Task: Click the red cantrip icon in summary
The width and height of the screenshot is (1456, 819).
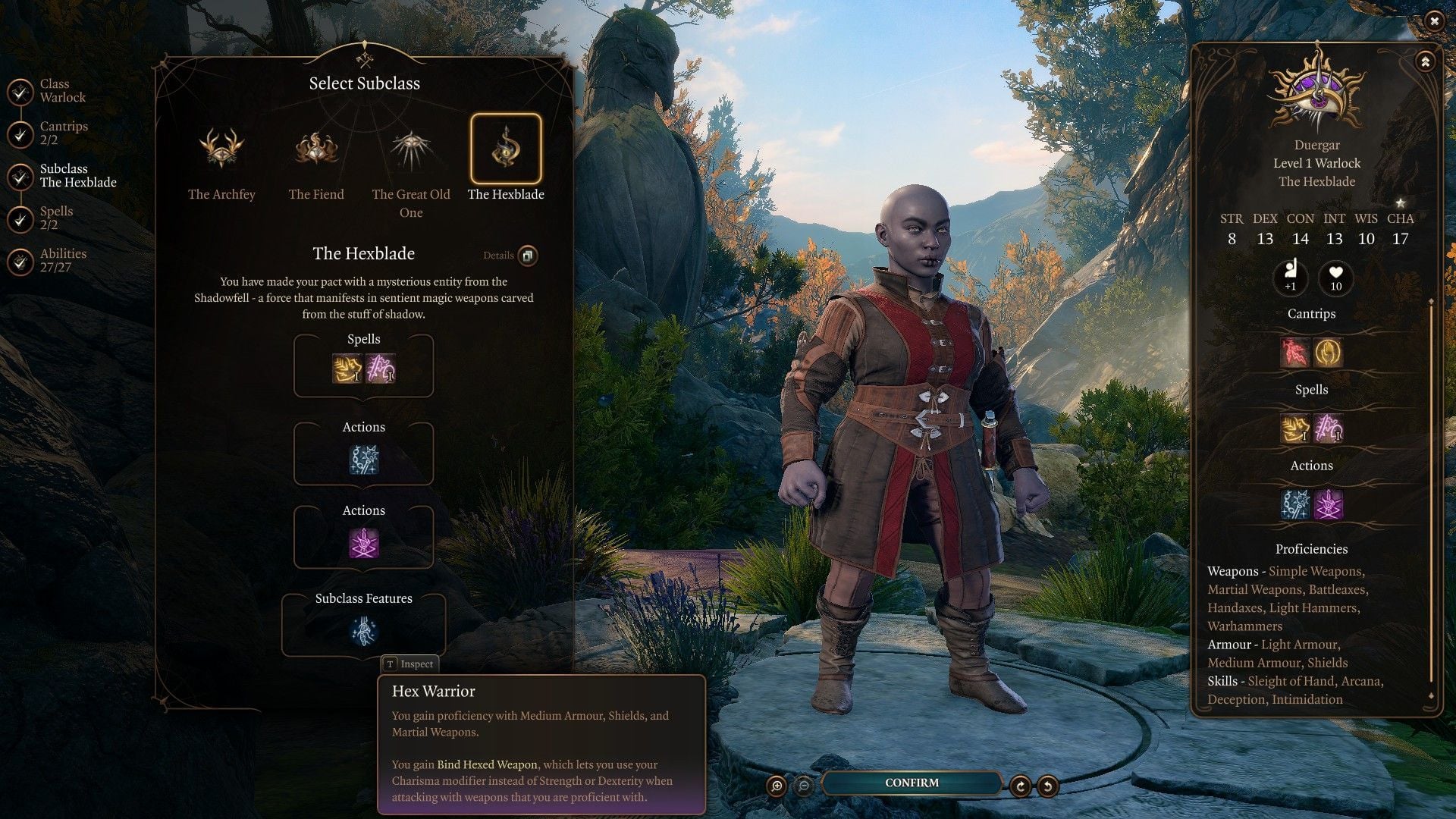Action: click(x=1294, y=353)
